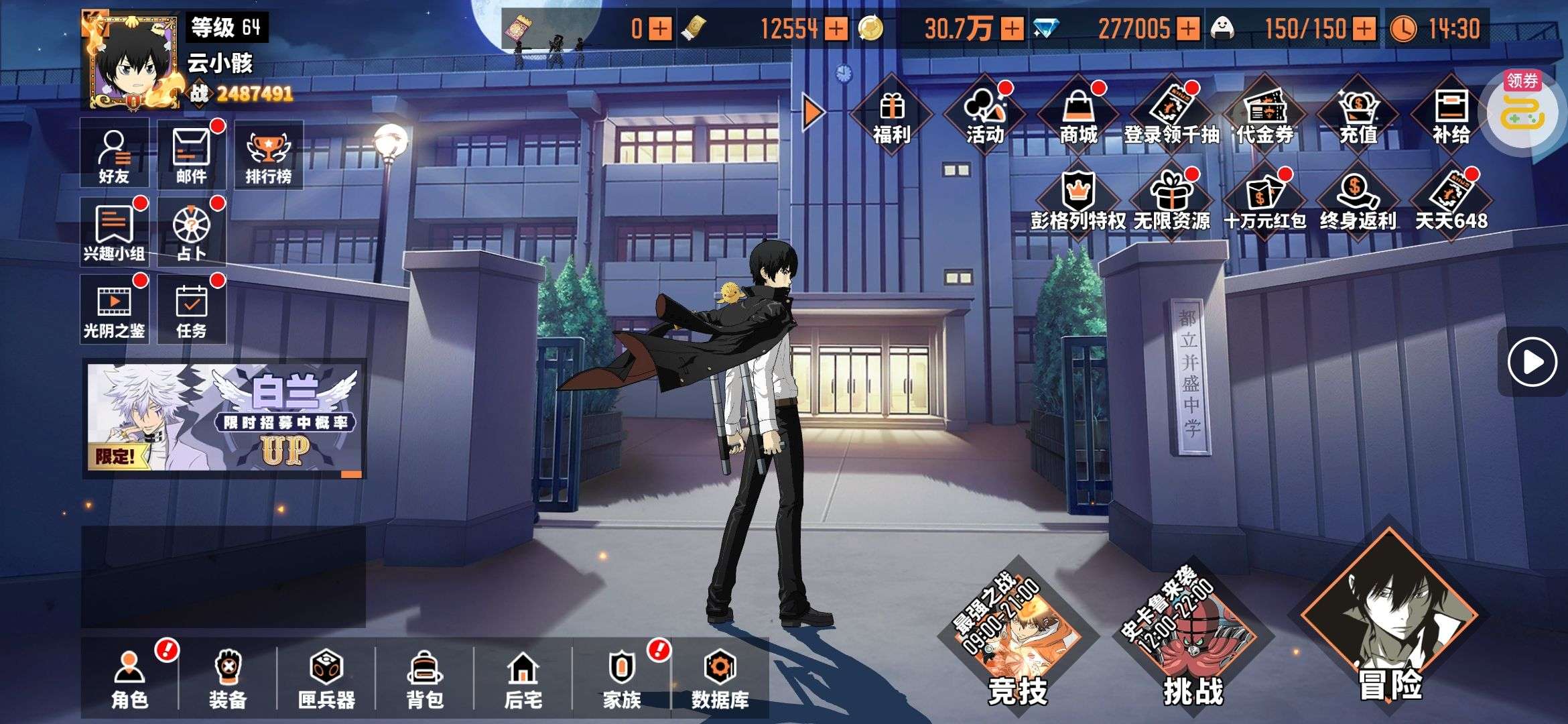Open the 任务 quest list
Viewport: 1568px width, 724px height.
[x=192, y=309]
